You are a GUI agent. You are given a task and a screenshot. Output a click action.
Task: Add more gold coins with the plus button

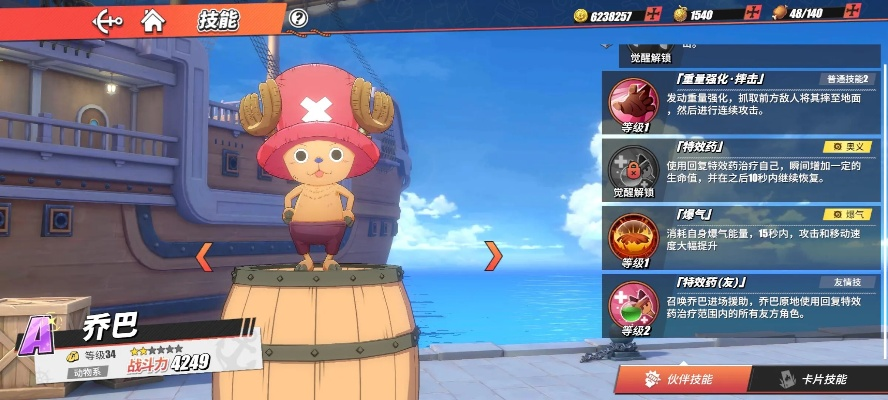coord(653,15)
